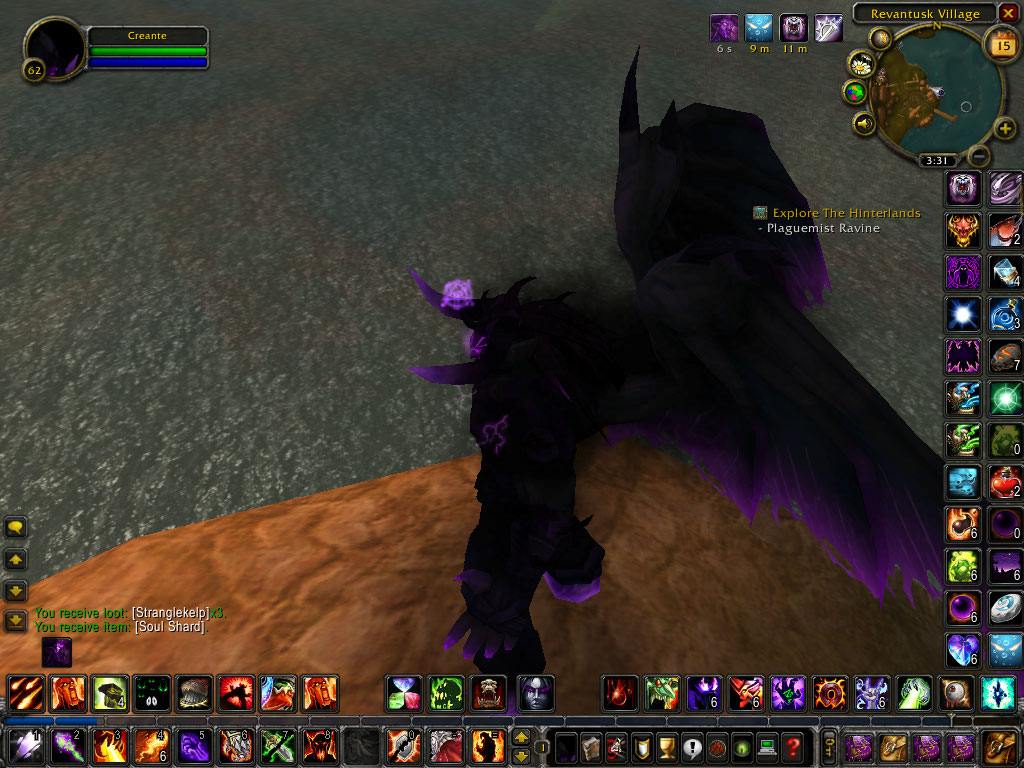This screenshot has width=1024, height=768.
Task: Open the keyring next to the bags
Action: (x=829, y=746)
